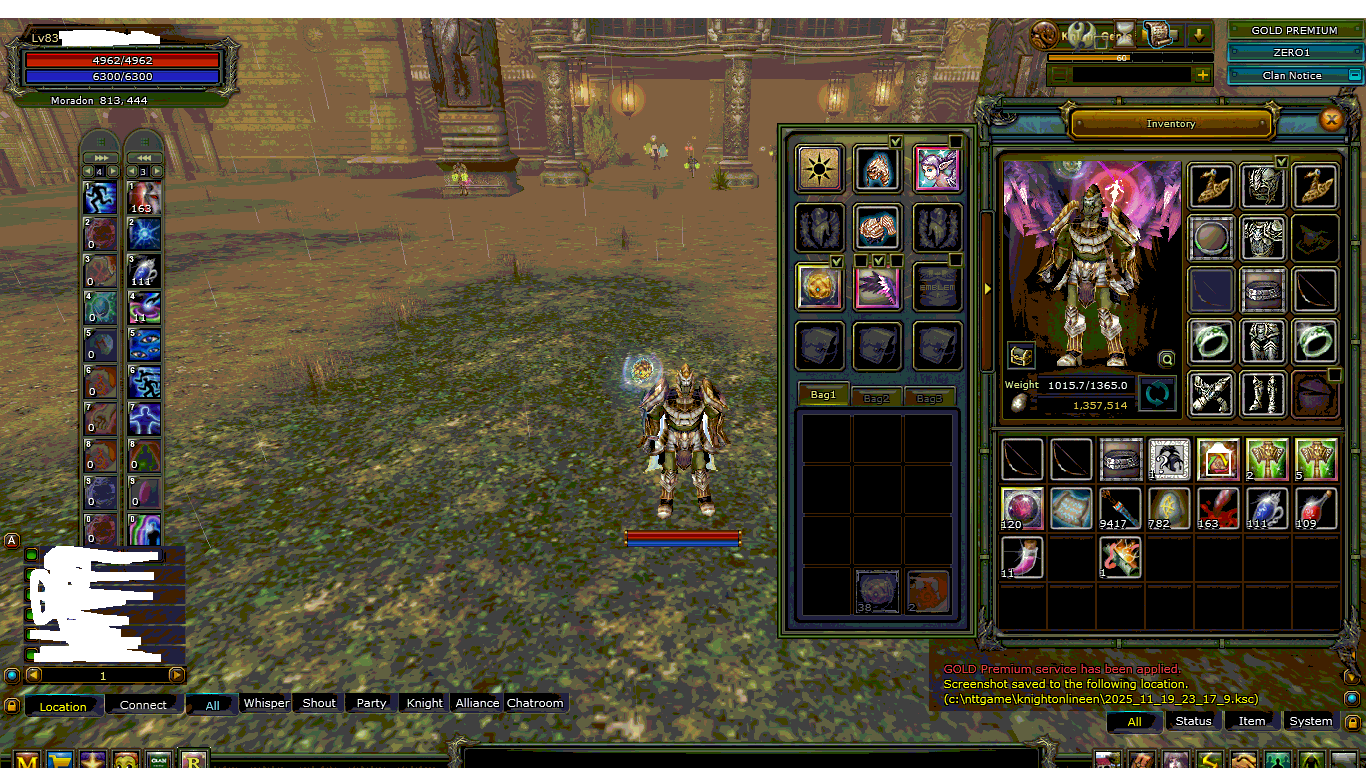Screen dimensions: 1366x768
Task: Open the character zoom magnifier (Q) icon
Action: pyautogui.click(x=1166, y=357)
